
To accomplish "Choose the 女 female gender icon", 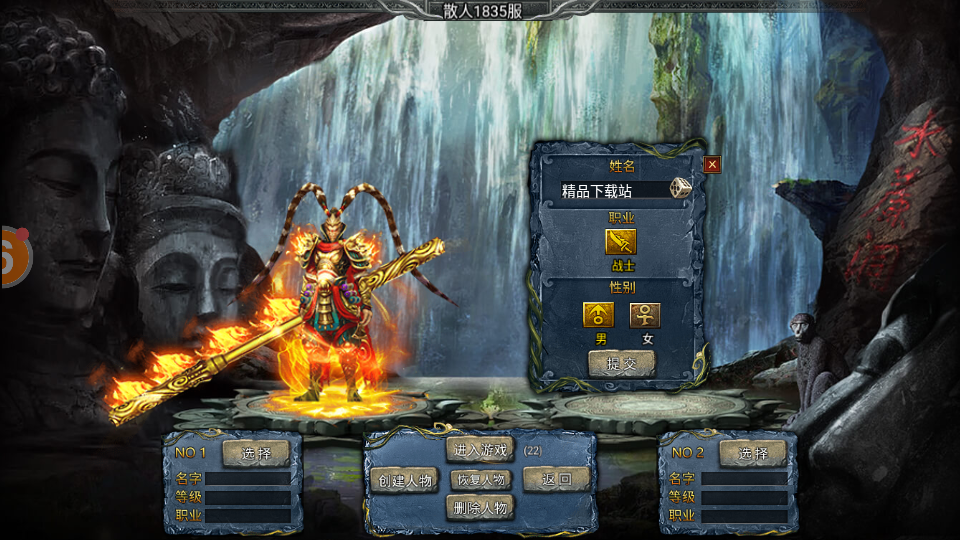I will 645,316.
